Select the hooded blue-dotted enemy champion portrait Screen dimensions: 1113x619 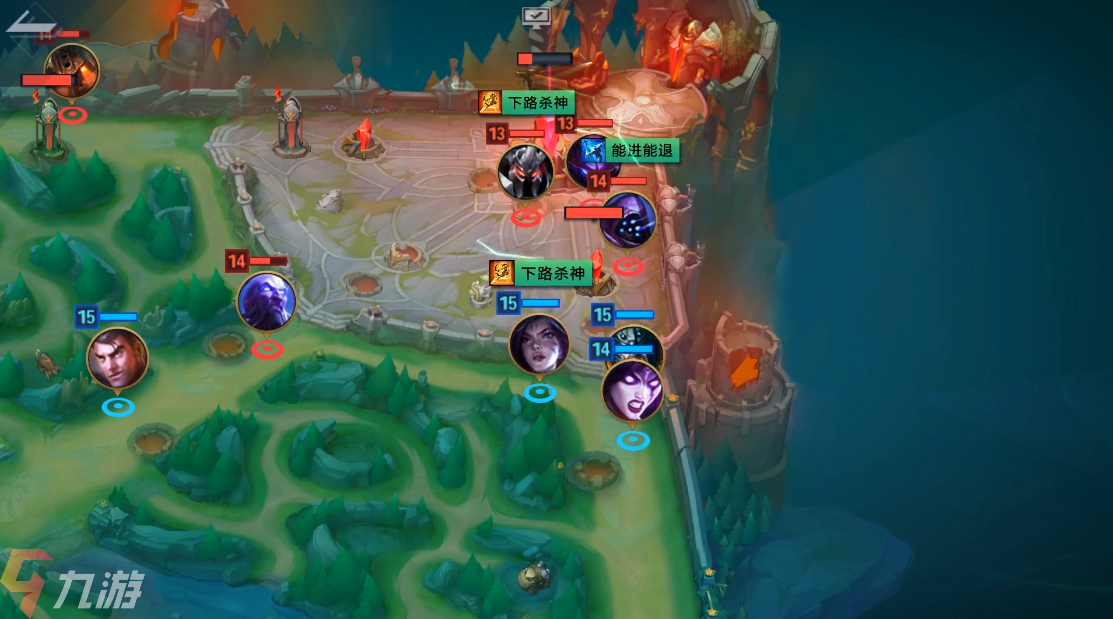[x=628, y=220]
